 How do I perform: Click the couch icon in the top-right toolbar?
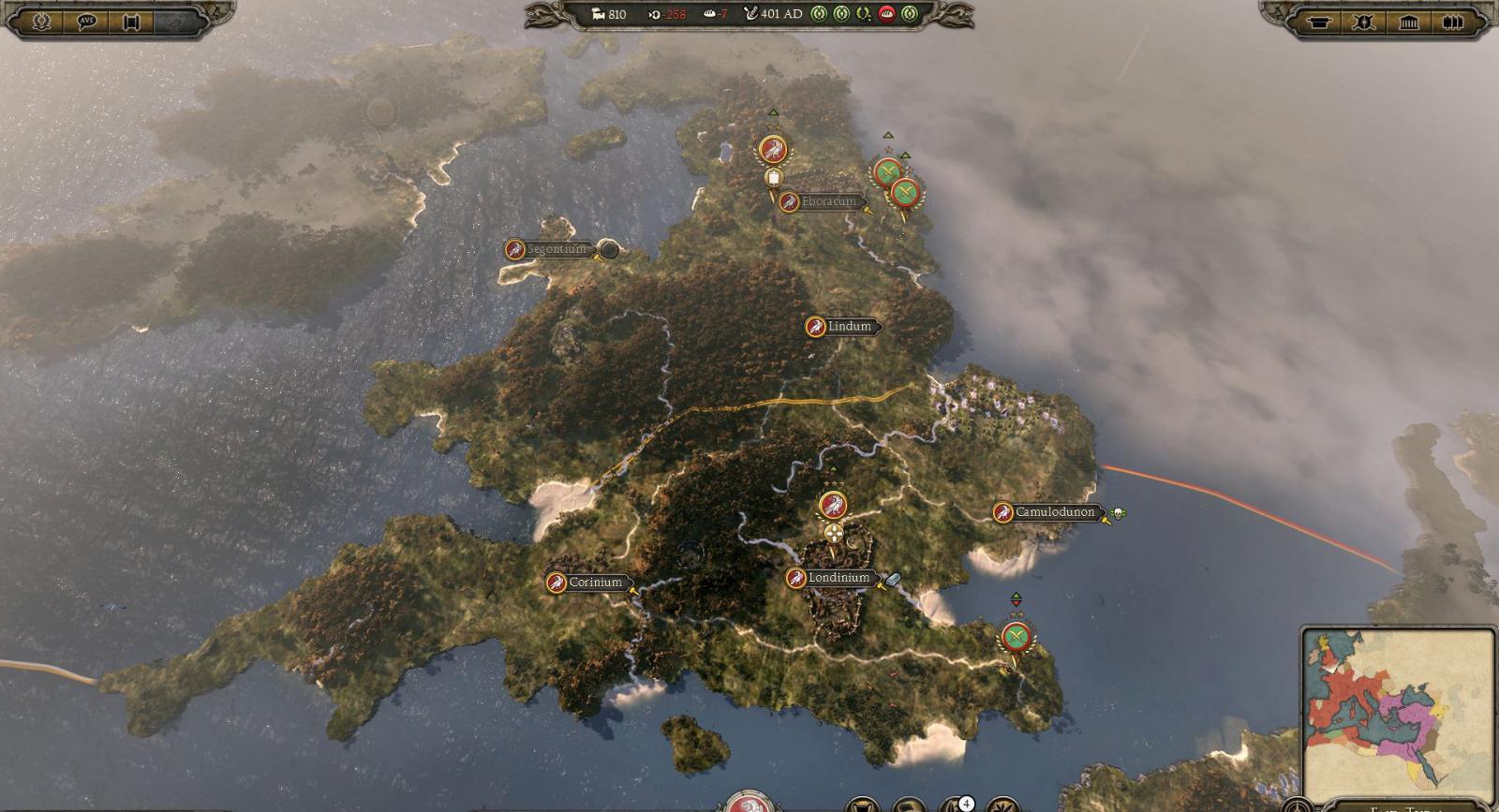click(1319, 22)
